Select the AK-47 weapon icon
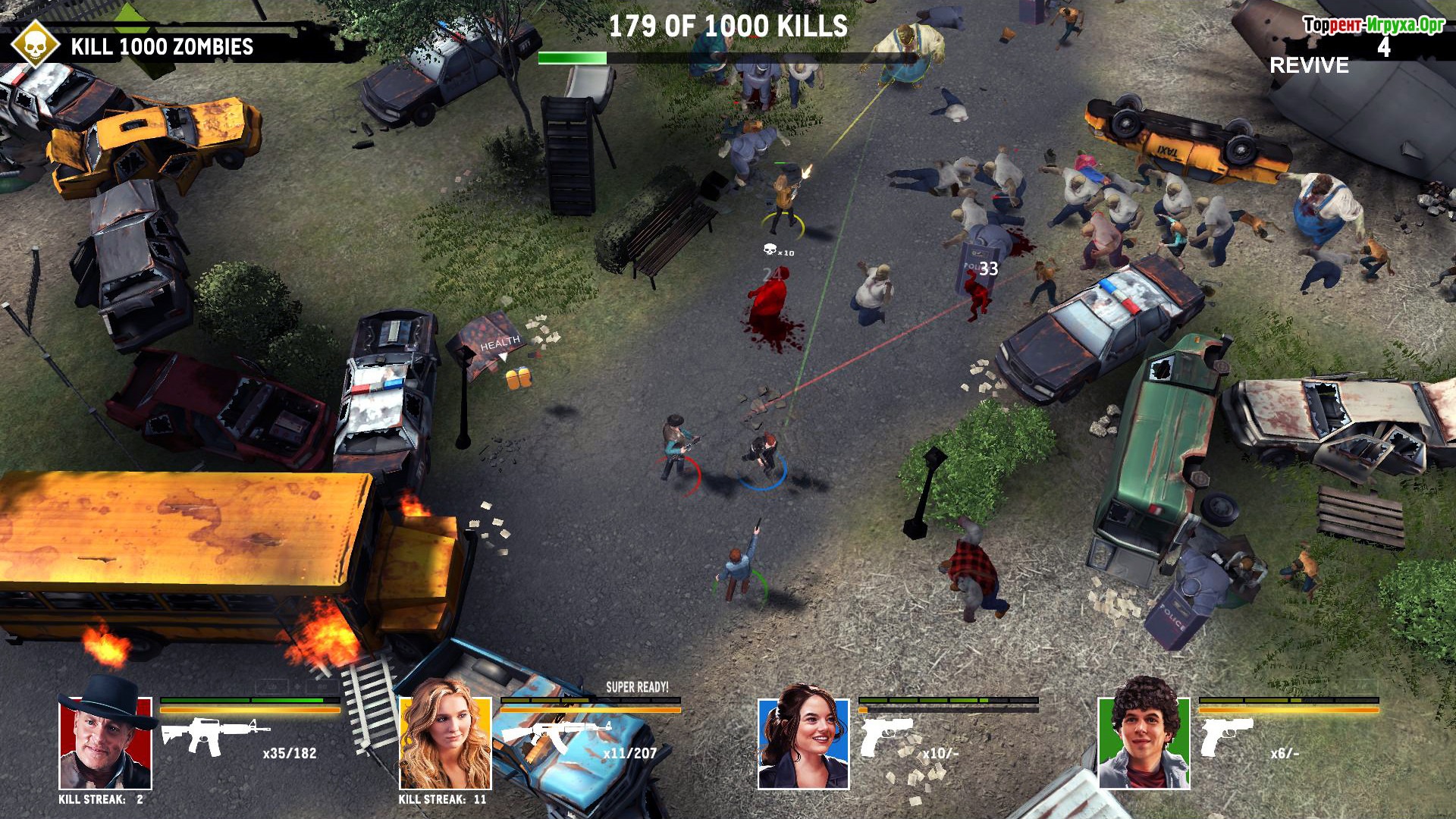Viewport: 1456px width, 819px height. (x=555, y=734)
